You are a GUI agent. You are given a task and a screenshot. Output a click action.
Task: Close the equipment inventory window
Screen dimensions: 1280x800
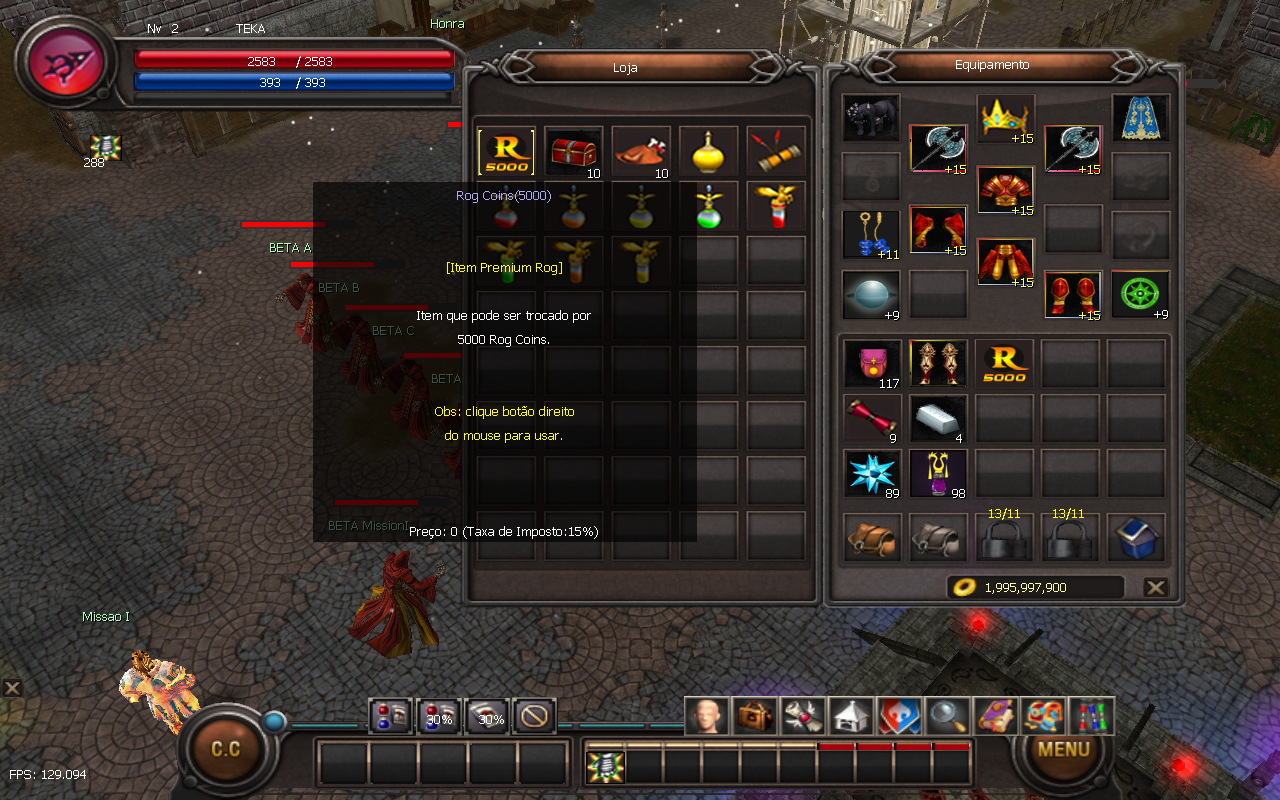(x=1156, y=588)
